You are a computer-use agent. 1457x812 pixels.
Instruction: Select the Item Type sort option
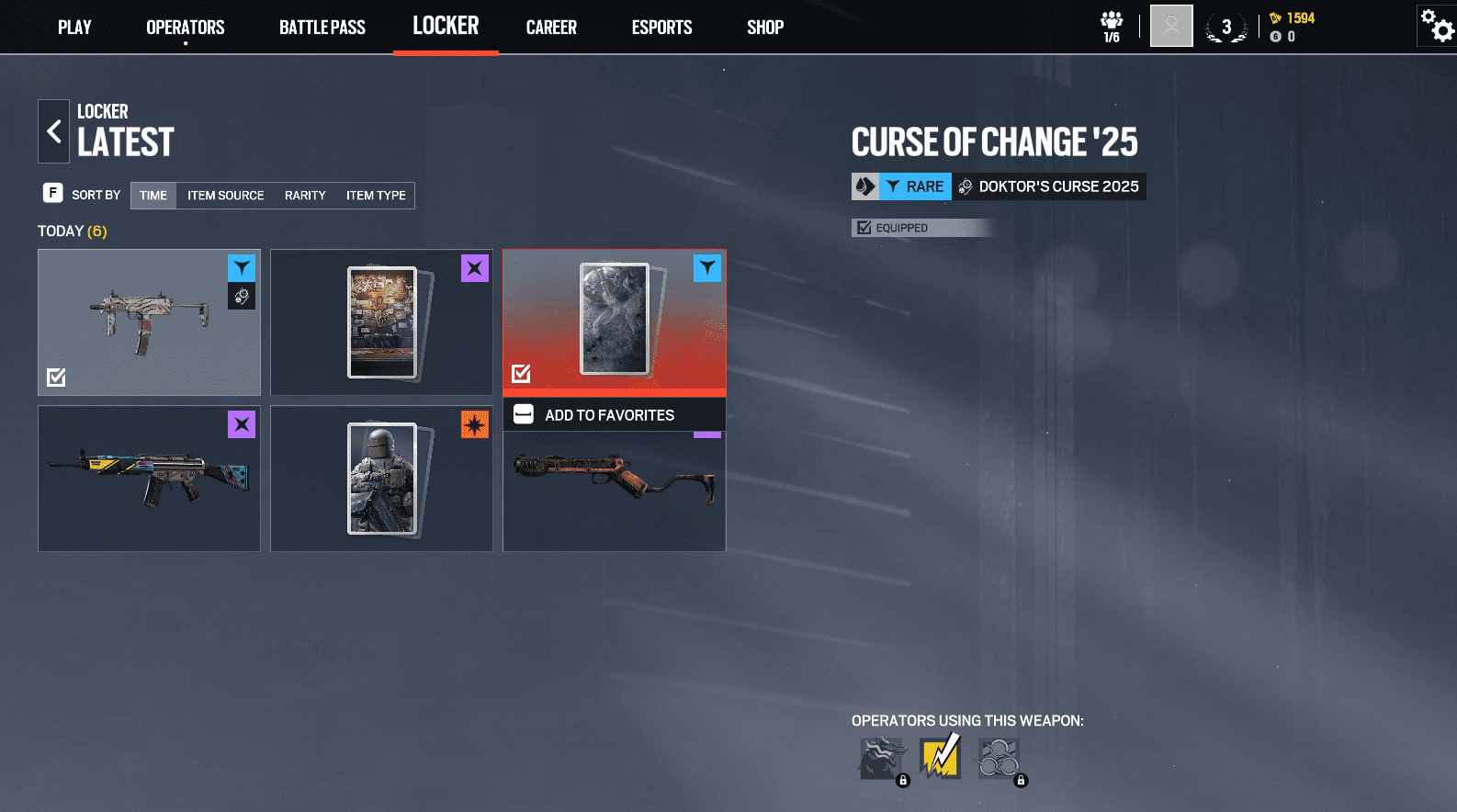click(x=376, y=195)
